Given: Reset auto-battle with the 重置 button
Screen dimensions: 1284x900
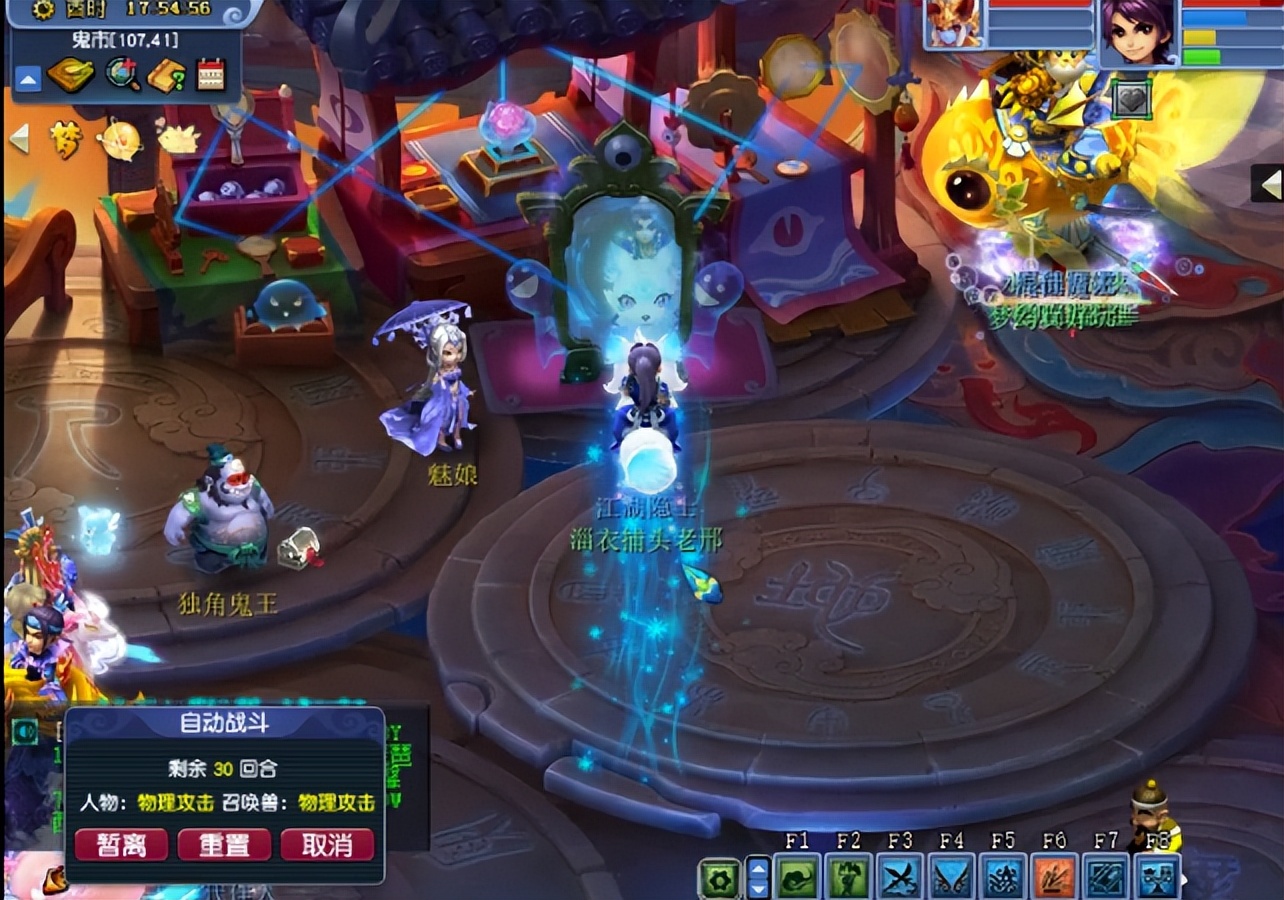Looking at the screenshot, I should (x=224, y=845).
